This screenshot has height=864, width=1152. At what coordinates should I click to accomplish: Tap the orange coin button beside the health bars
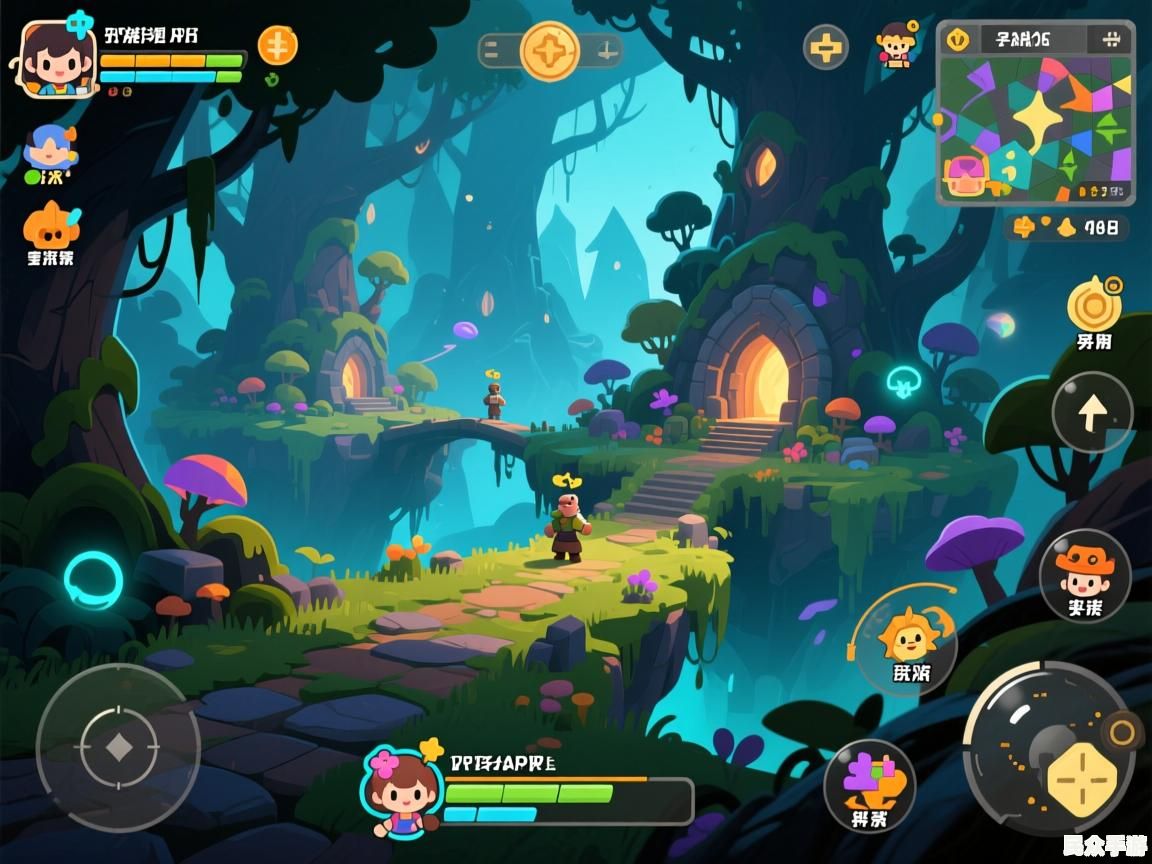click(277, 46)
